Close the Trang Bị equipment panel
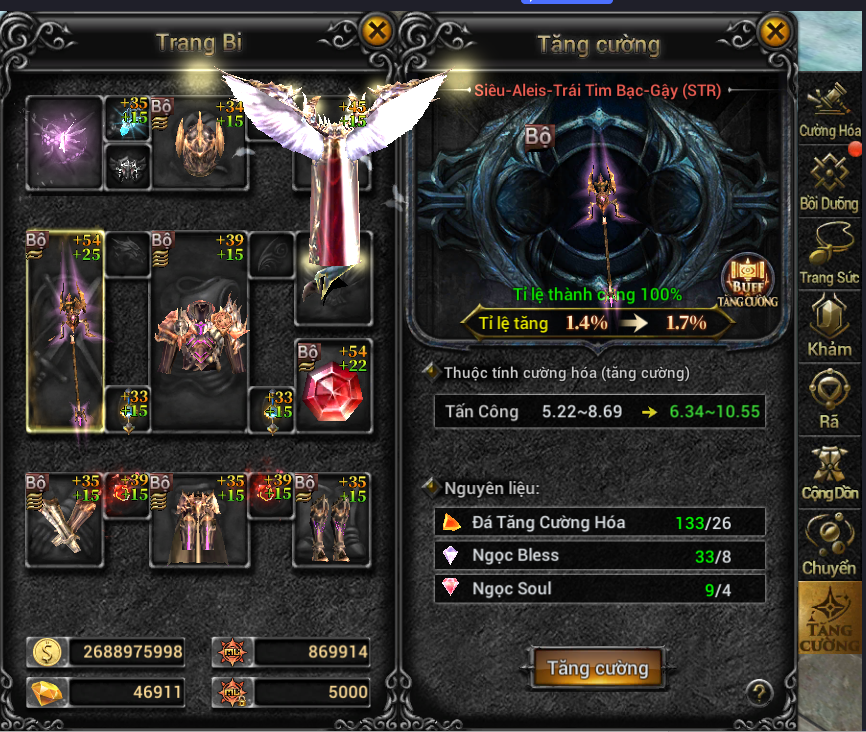Screen dimensions: 866x732 click(x=377, y=32)
